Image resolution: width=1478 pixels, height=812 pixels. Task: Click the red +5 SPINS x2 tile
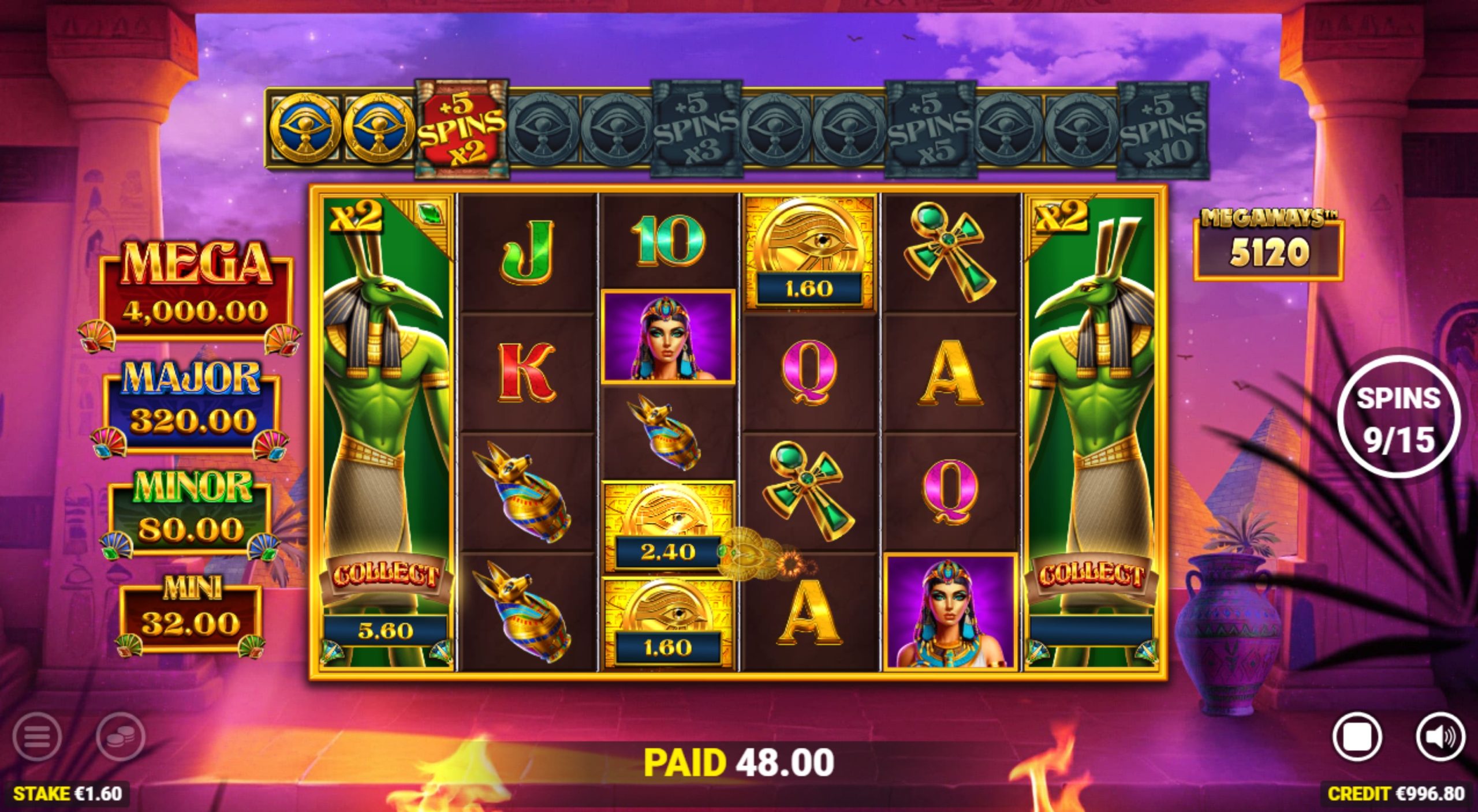(459, 128)
